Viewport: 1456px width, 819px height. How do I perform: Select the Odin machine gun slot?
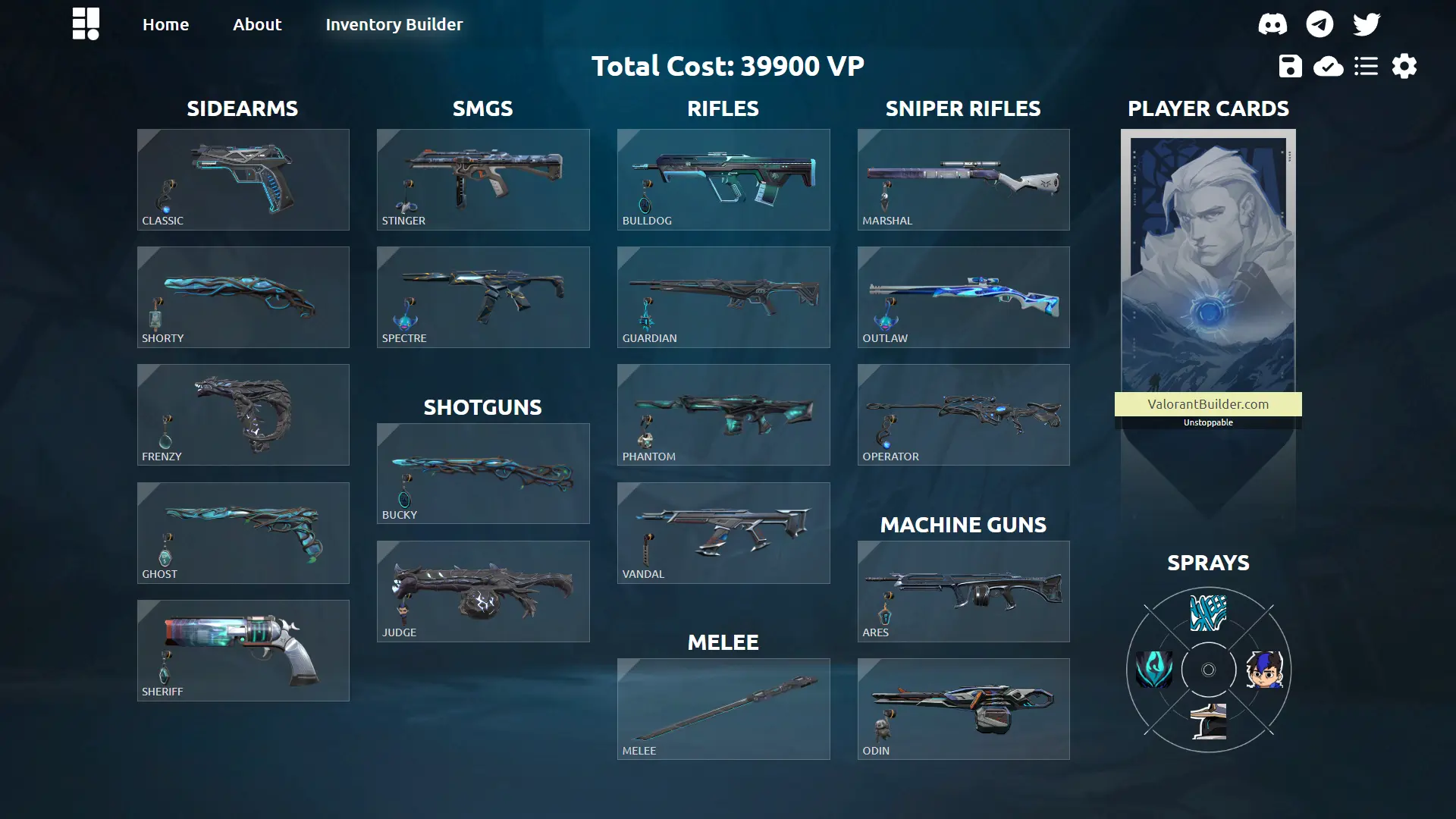tap(963, 709)
